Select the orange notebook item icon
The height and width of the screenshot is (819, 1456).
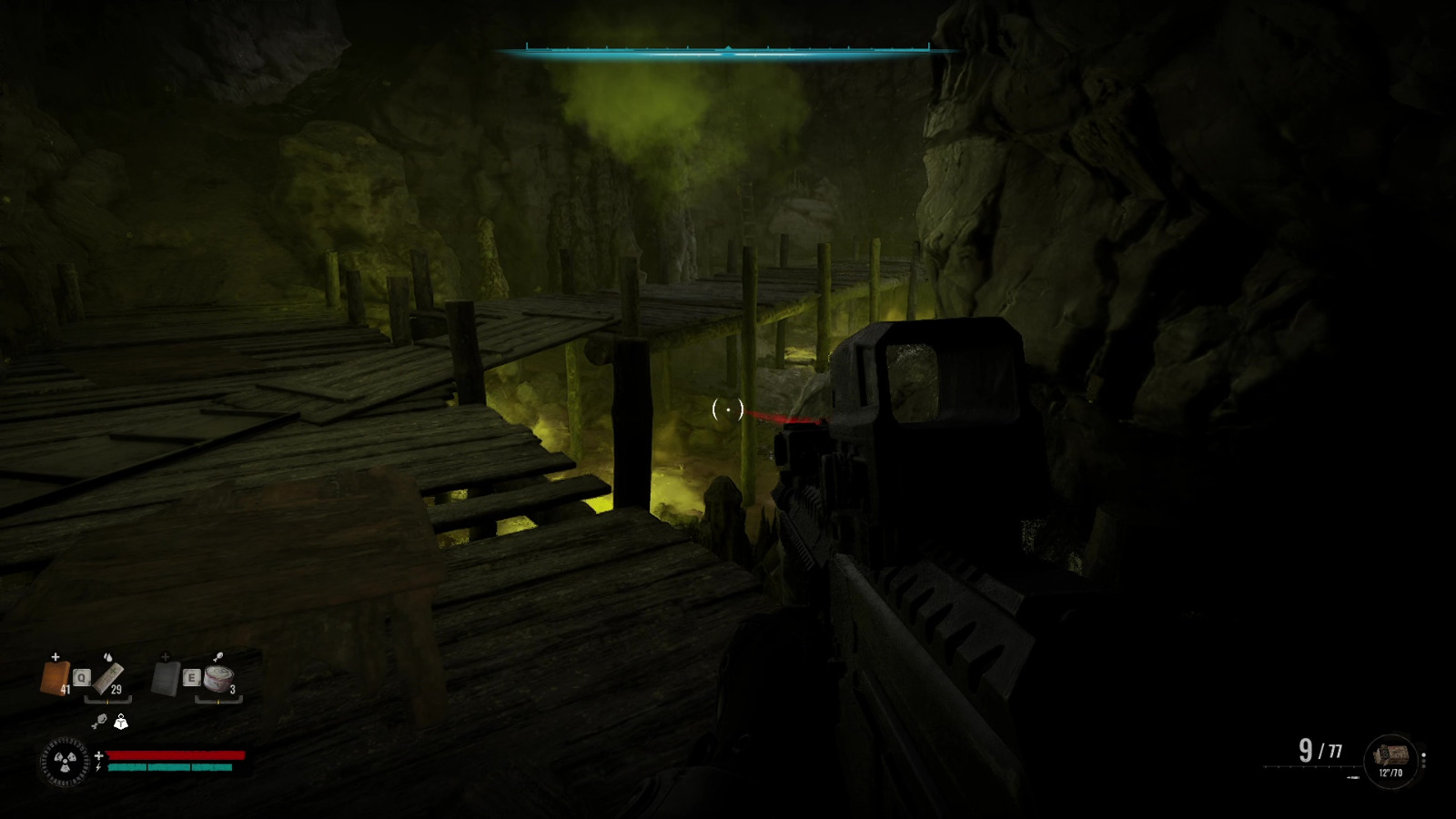click(55, 677)
